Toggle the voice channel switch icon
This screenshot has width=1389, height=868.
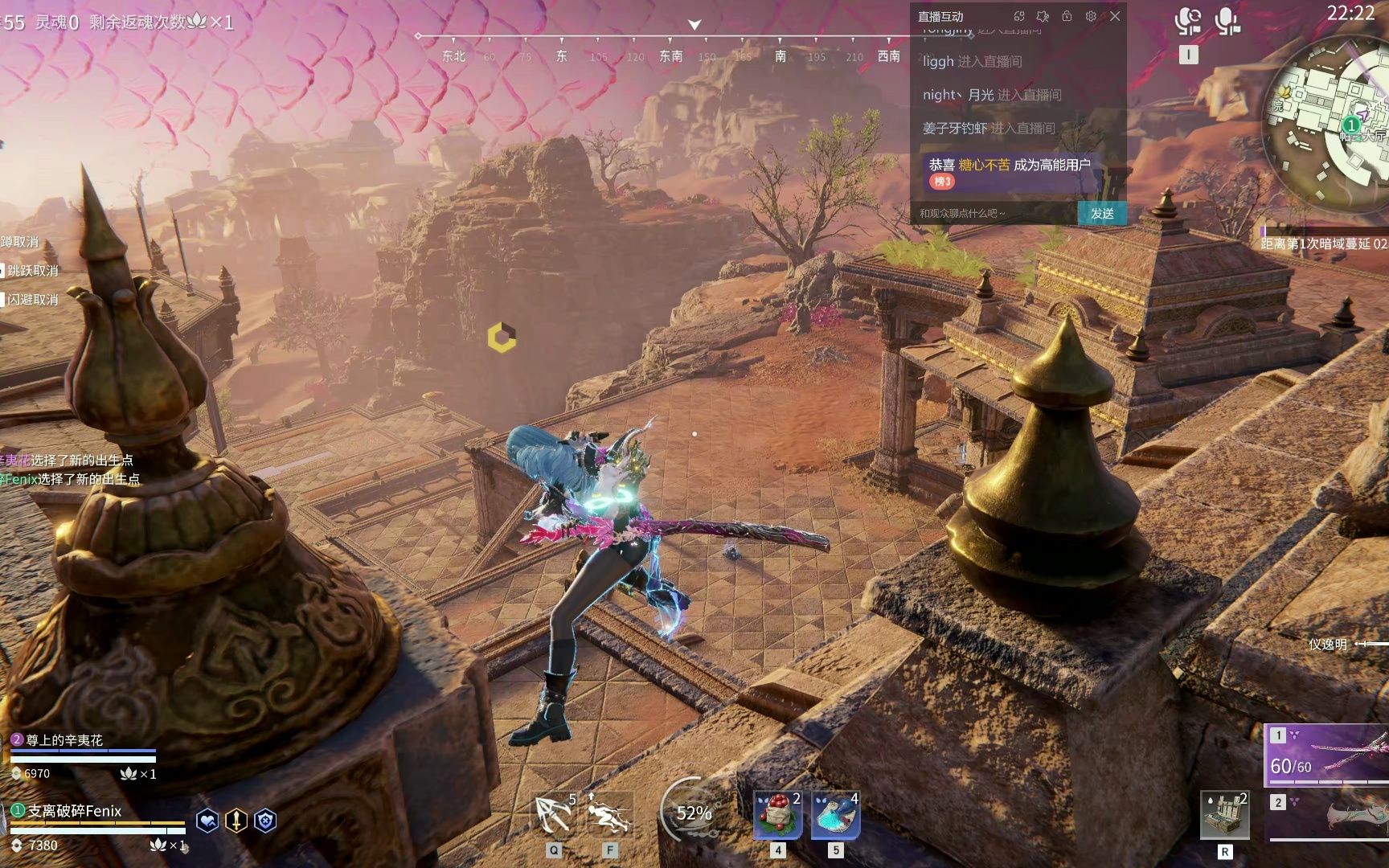pos(1188,21)
